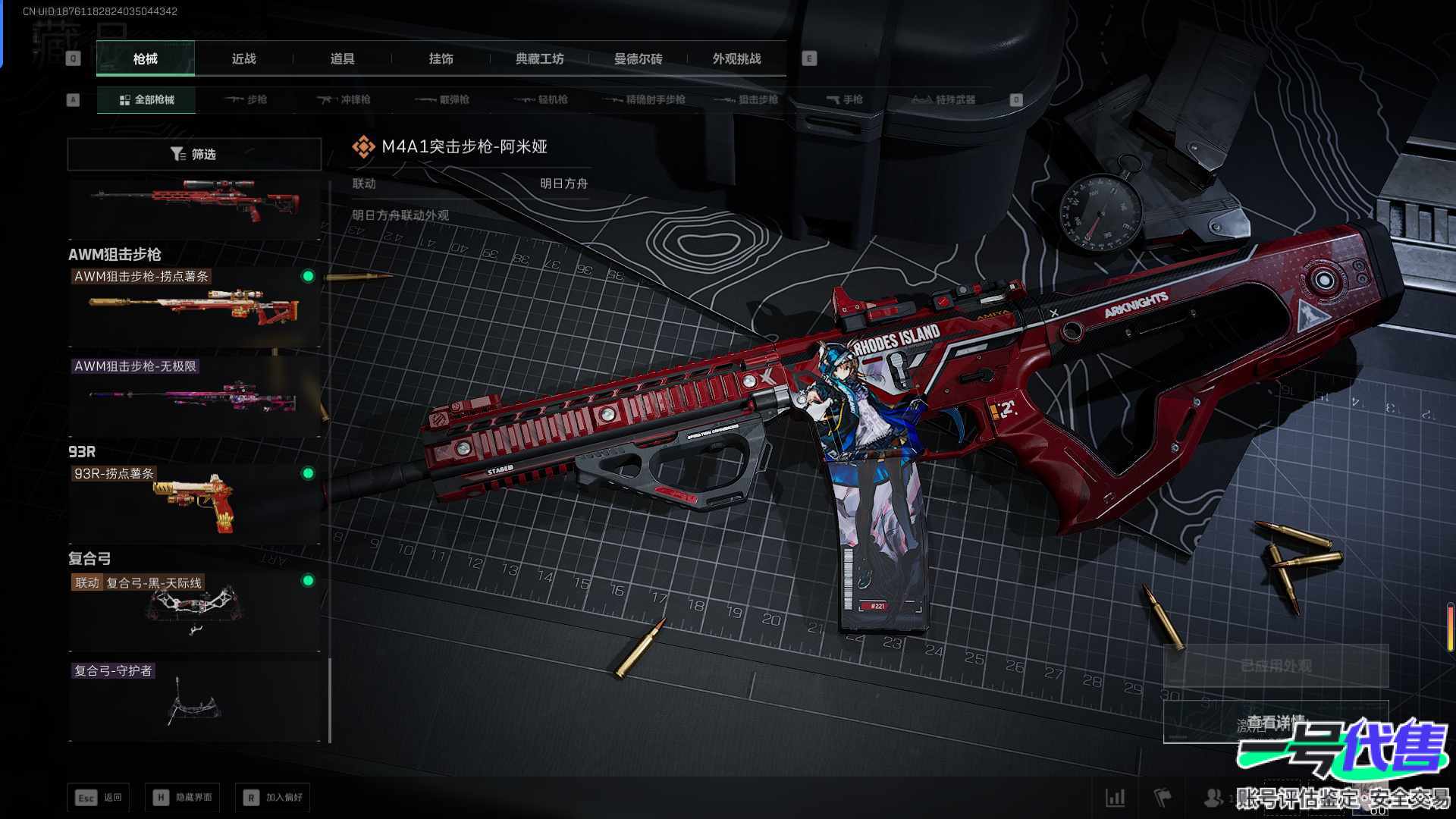Select the 挂饰 charms tab
1456x819 pixels.
point(441,58)
